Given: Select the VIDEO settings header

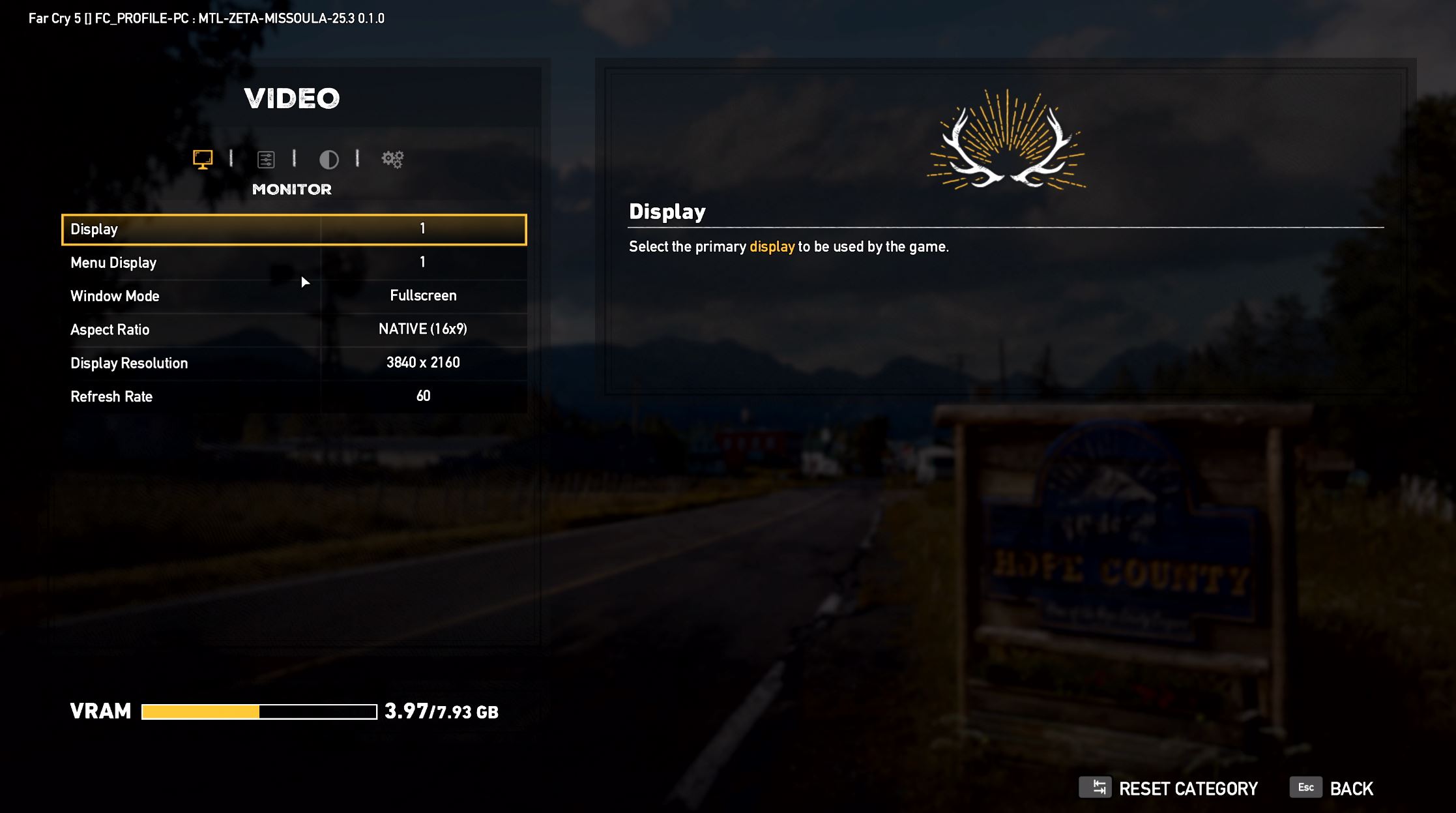Looking at the screenshot, I should coord(292,98).
